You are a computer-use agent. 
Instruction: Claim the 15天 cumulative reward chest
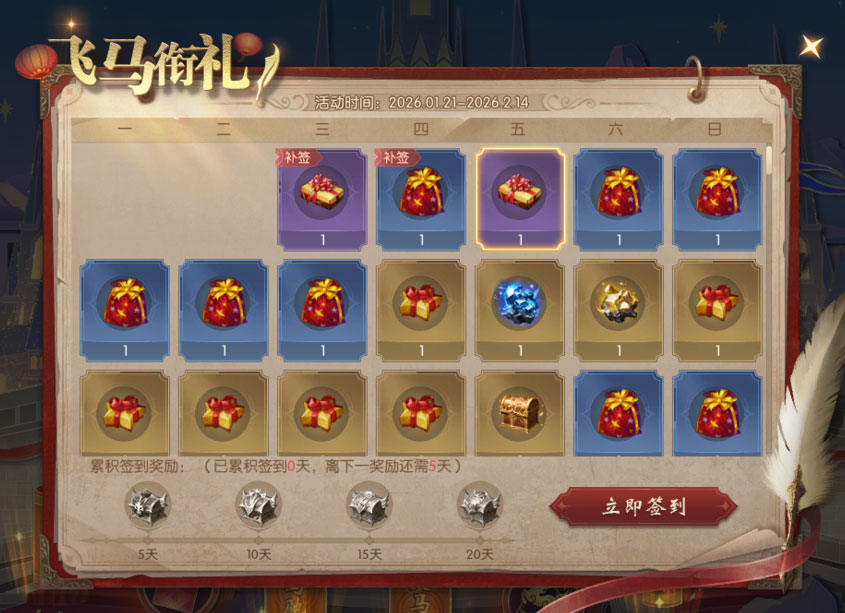pos(369,504)
